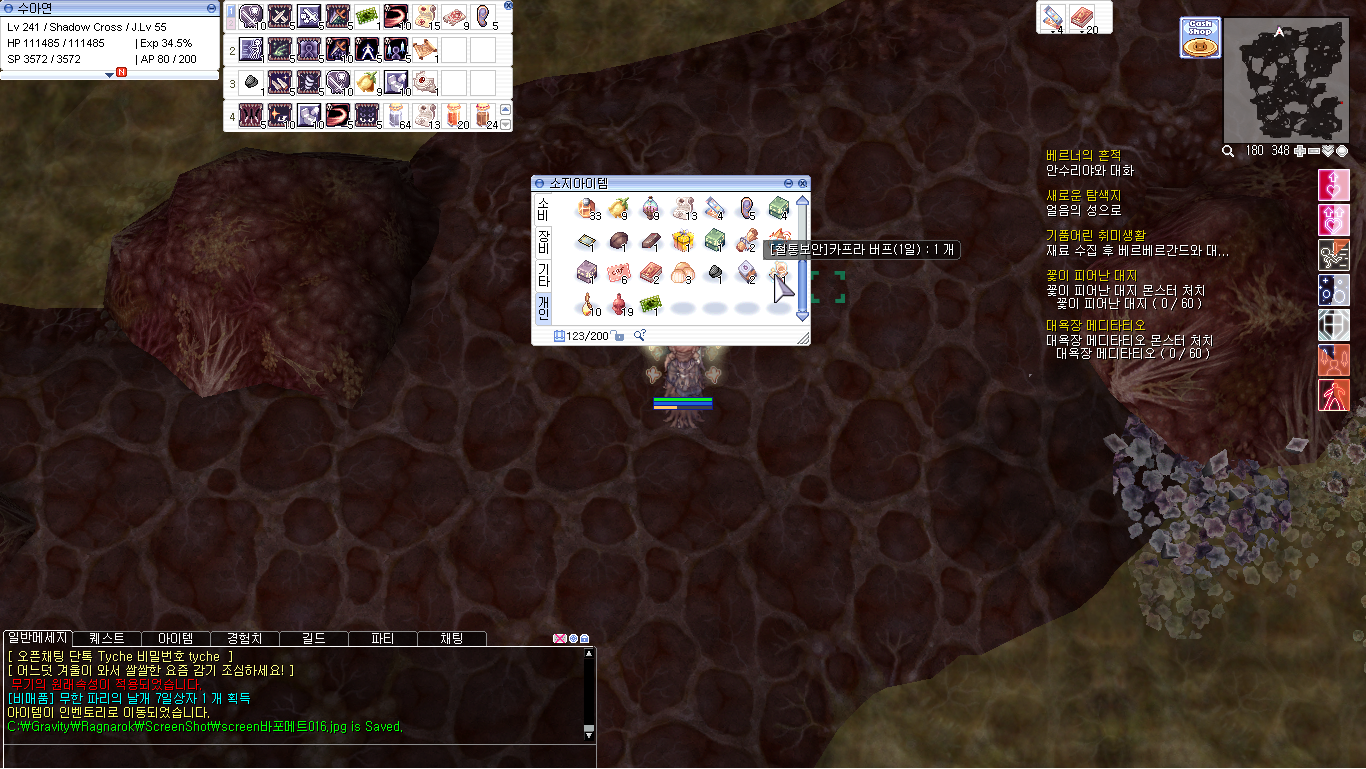
Task: Switch to the 장비 equipment tab
Action: [x=543, y=241]
